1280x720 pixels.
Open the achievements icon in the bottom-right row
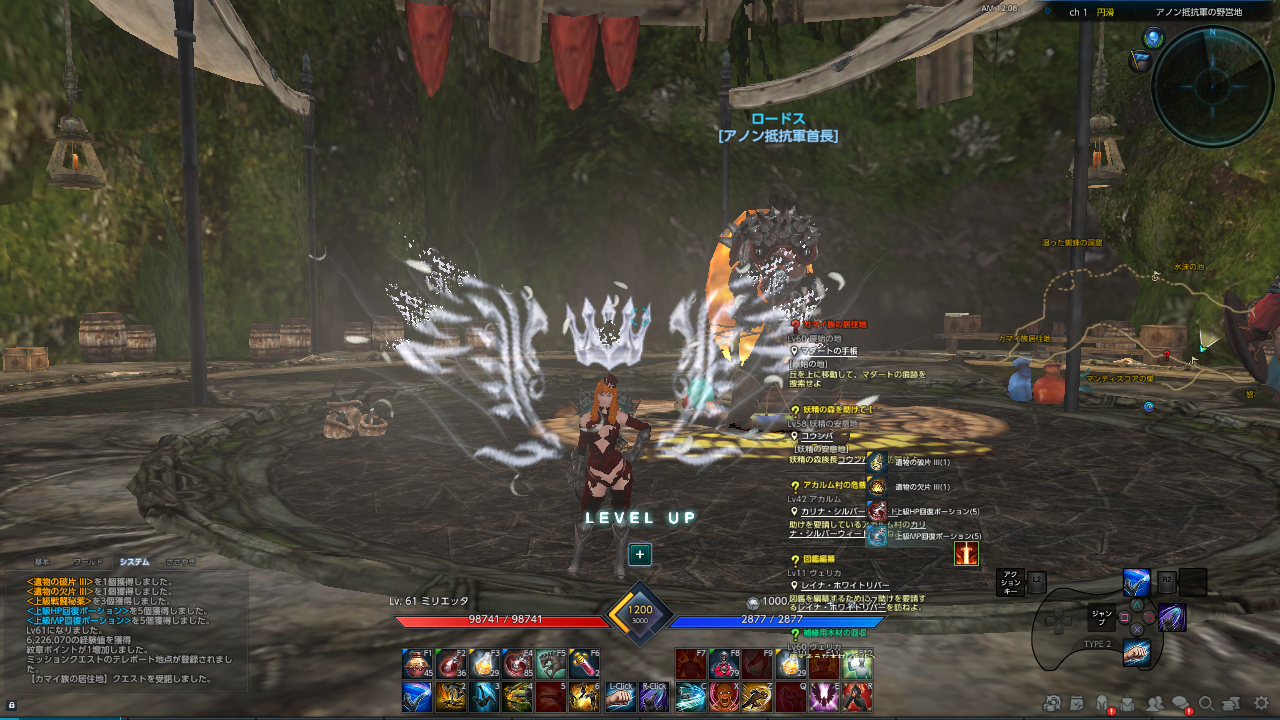[1052, 703]
